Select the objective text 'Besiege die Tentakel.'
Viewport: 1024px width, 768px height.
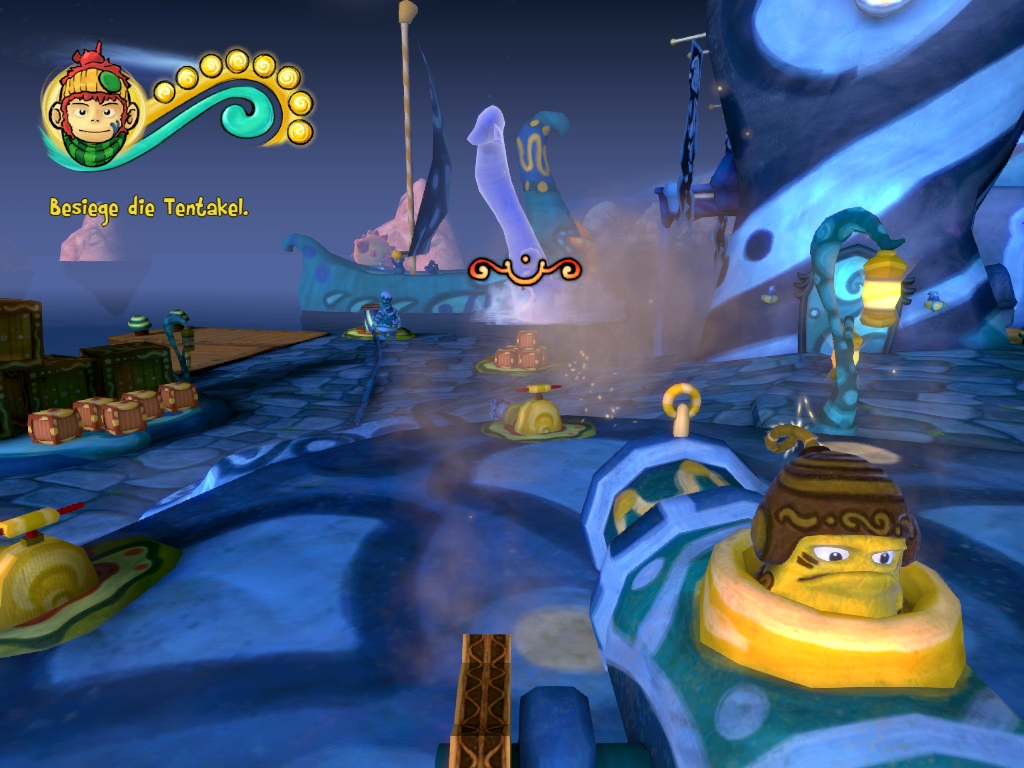(x=149, y=209)
